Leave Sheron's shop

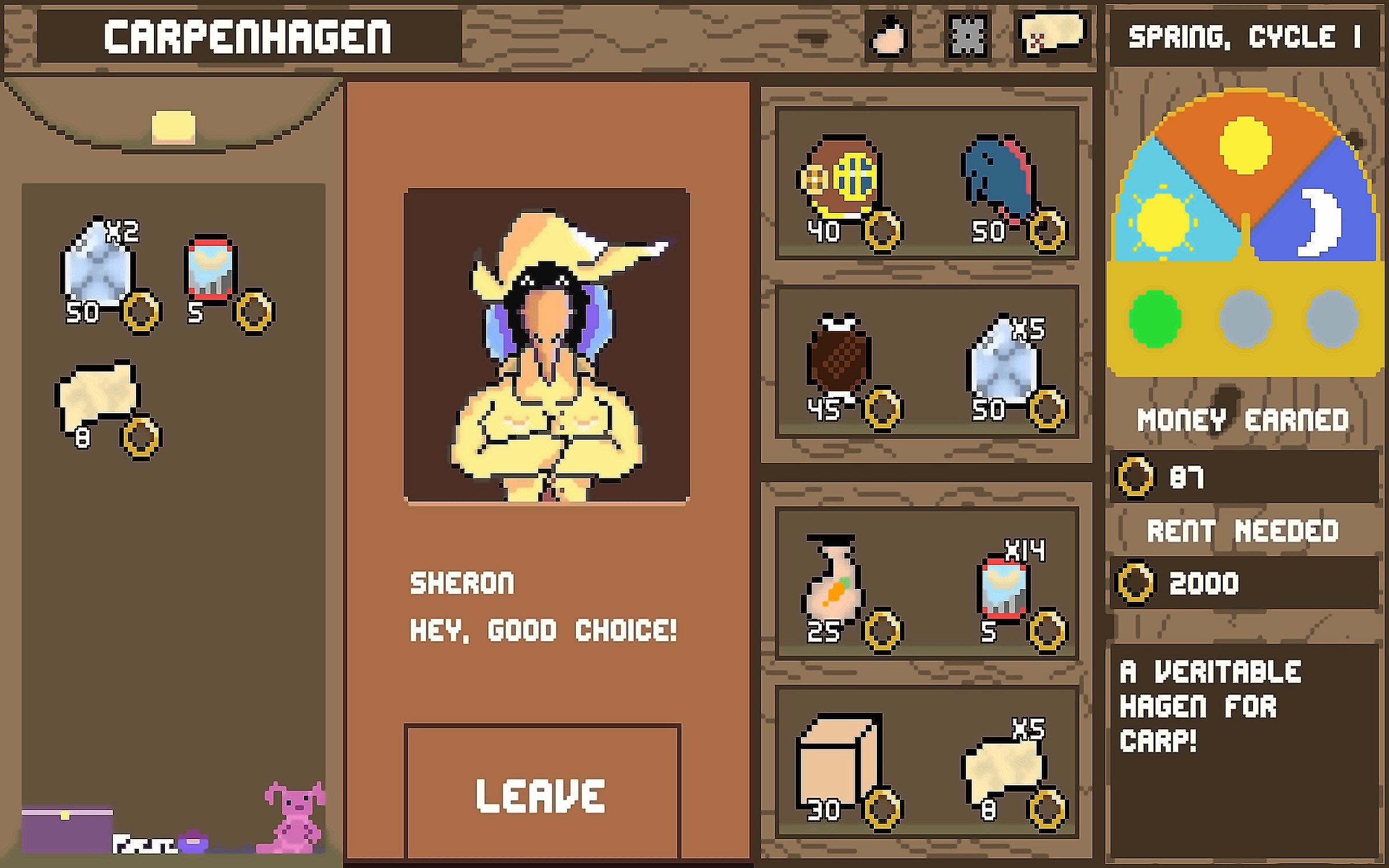[x=542, y=793]
